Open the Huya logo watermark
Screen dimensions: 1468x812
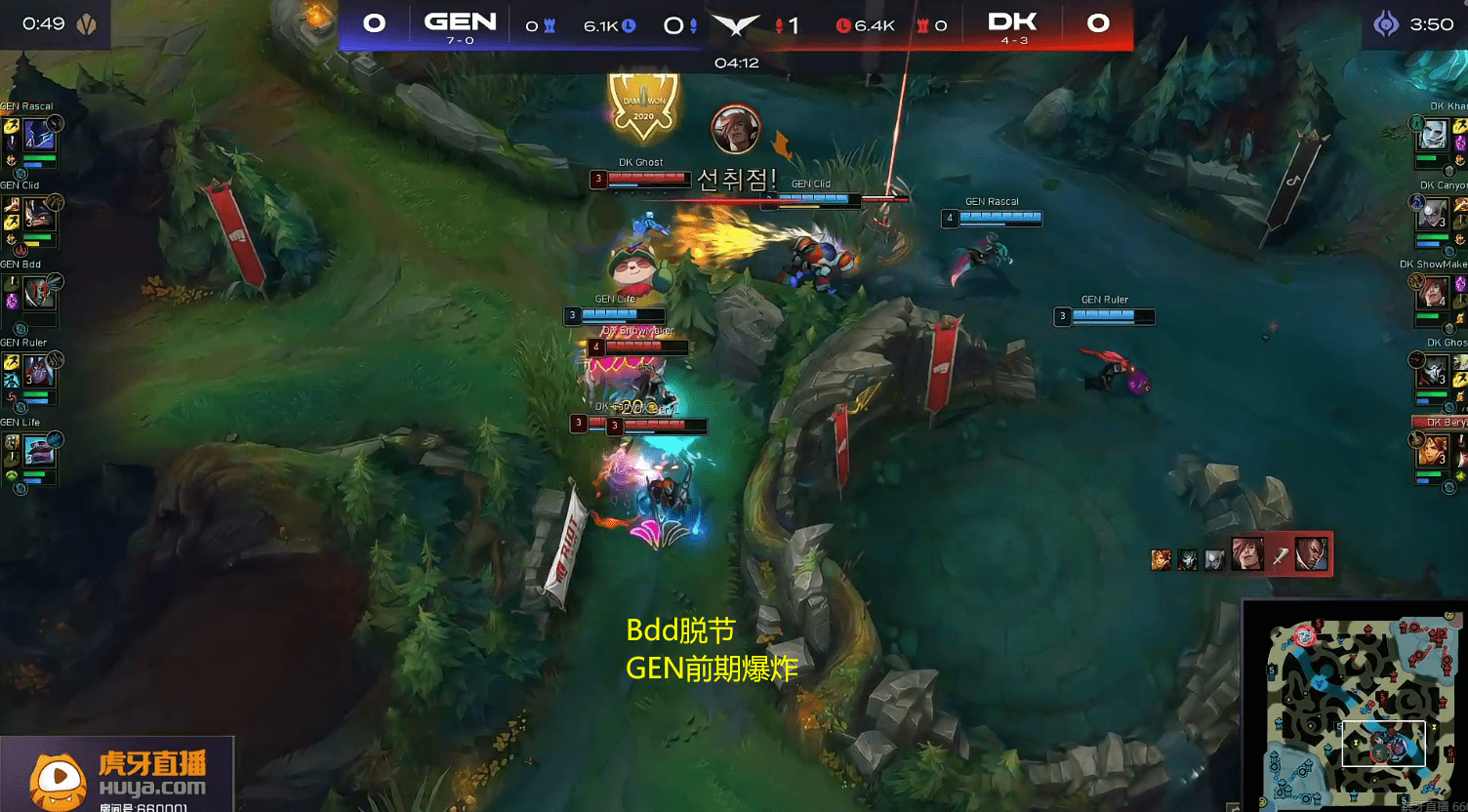117,775
